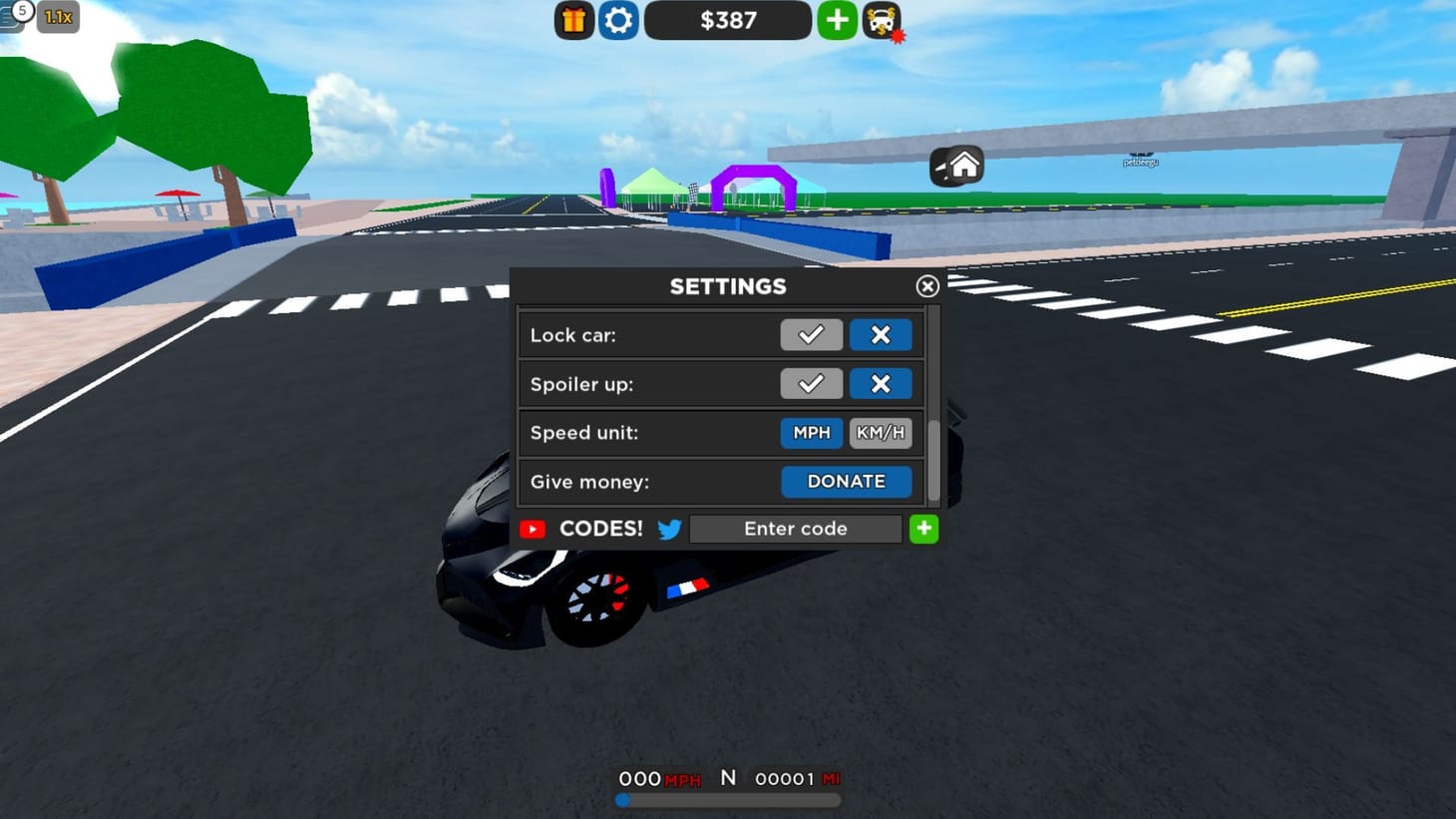Click the home icon above the overpass
Viewport: 1456px width, 819px height.
click(x=958, y=165)
